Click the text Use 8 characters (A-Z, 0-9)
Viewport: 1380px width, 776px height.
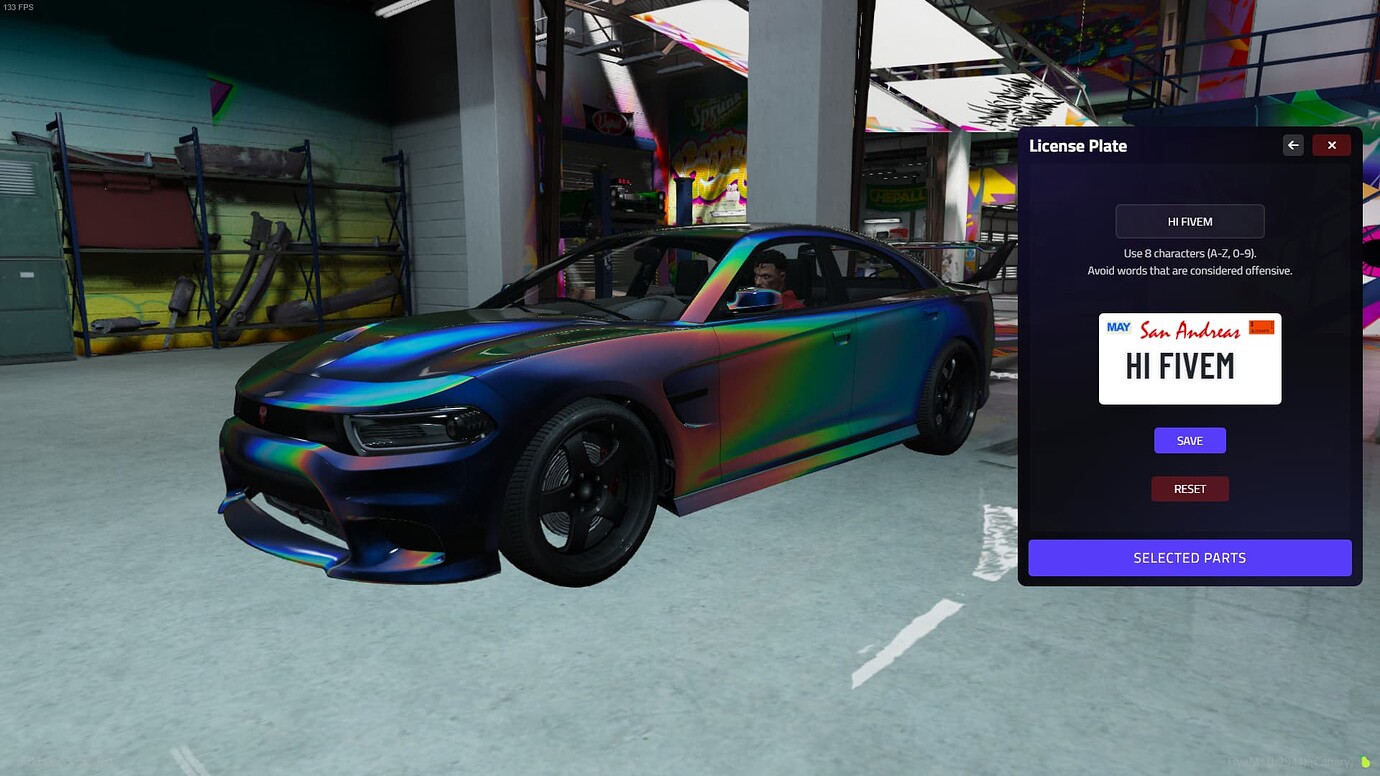pyautogui.click(x=1189, y=253)
